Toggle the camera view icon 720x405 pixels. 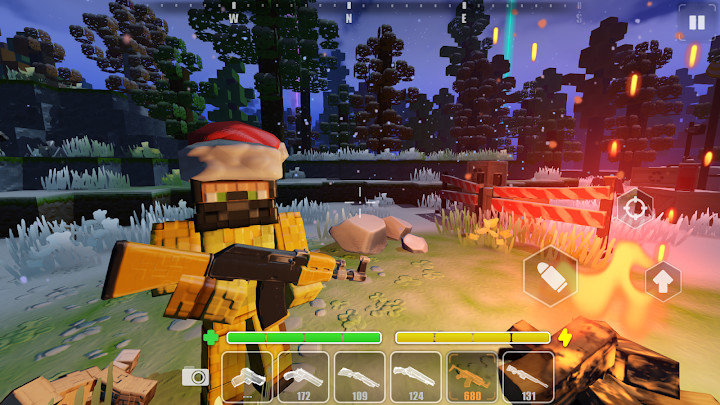(x=195, y=376)
